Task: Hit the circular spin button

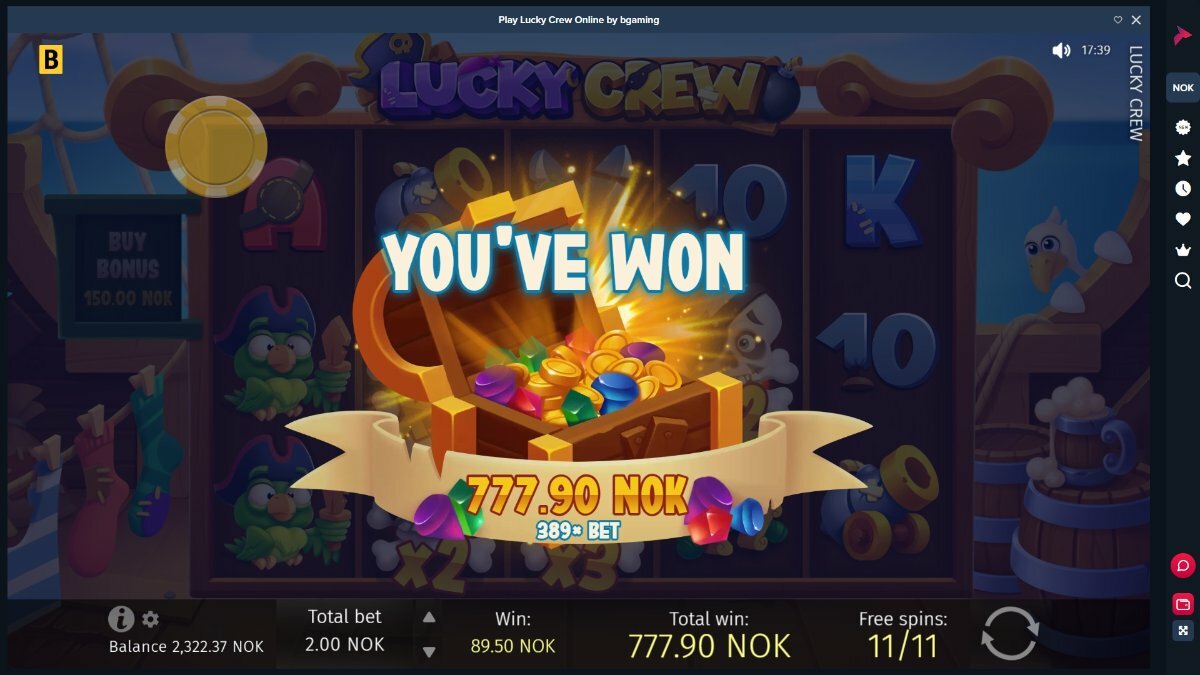Action: tap(1010, 633)
